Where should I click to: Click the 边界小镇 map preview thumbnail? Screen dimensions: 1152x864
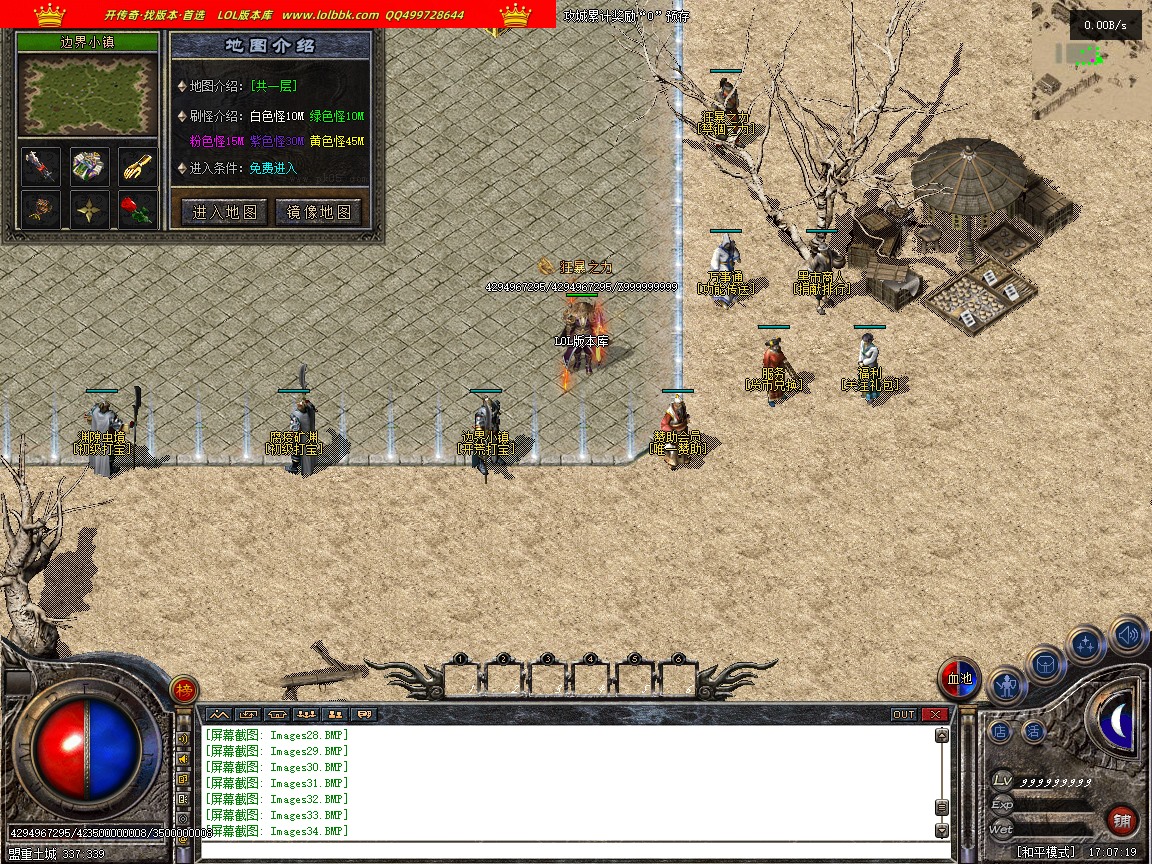pyautogui.click(x=89, y=96)
